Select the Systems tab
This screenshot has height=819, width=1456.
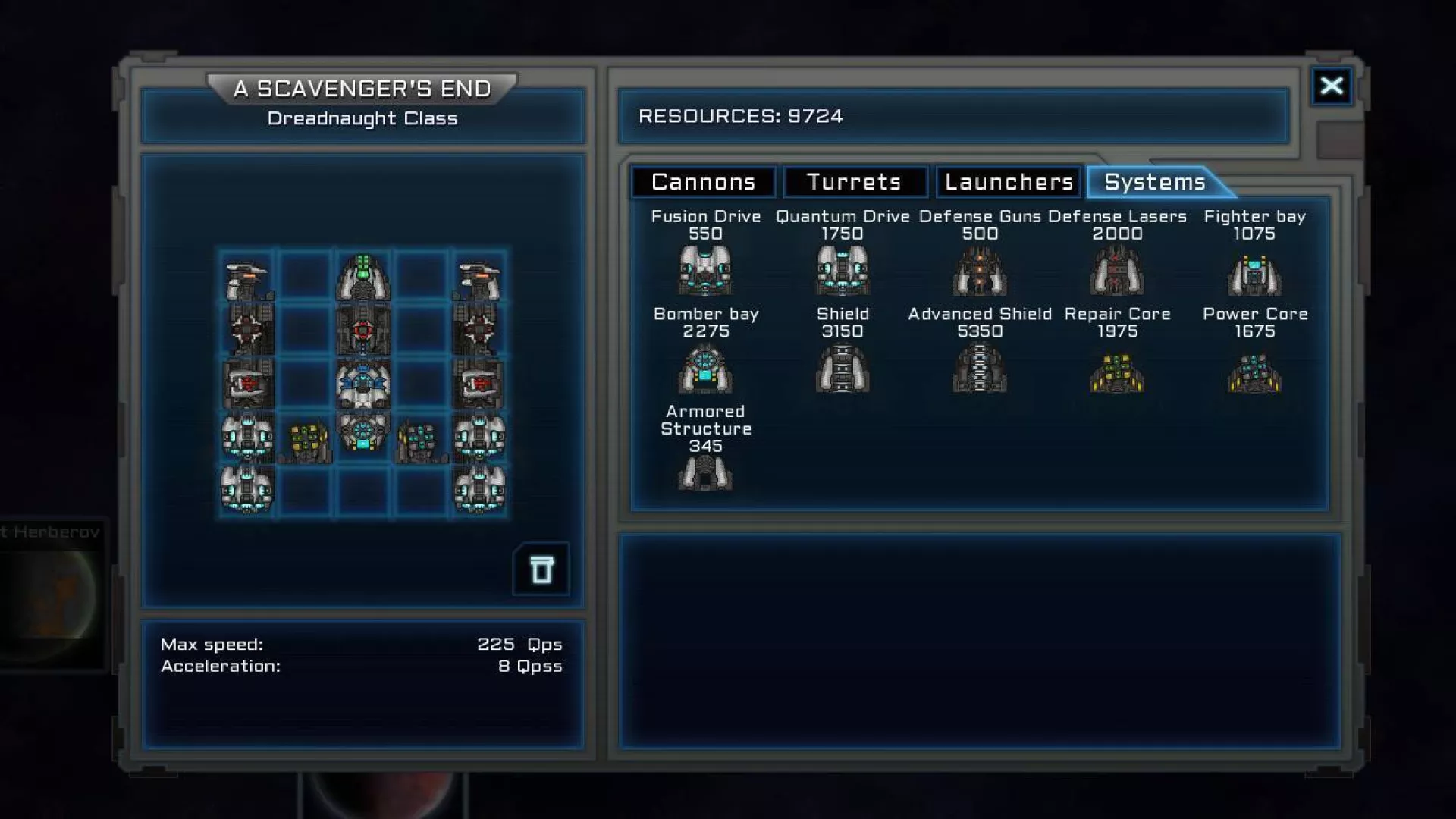tap(1154, 182)
